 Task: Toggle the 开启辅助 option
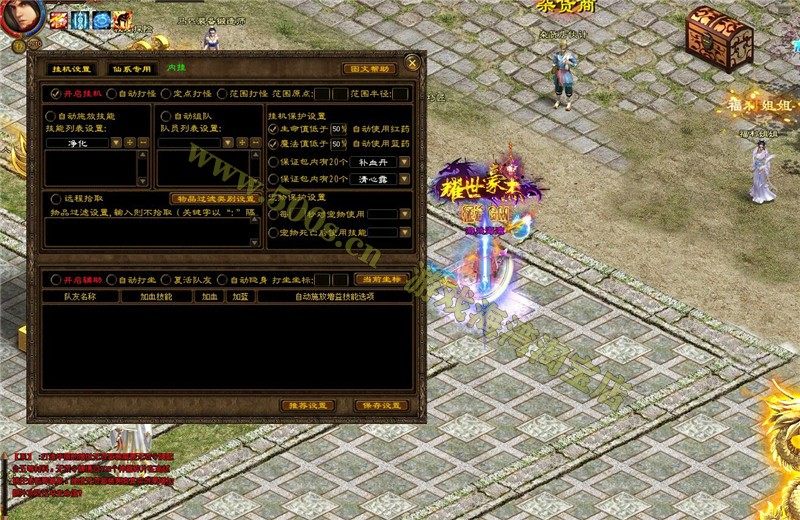56,280
